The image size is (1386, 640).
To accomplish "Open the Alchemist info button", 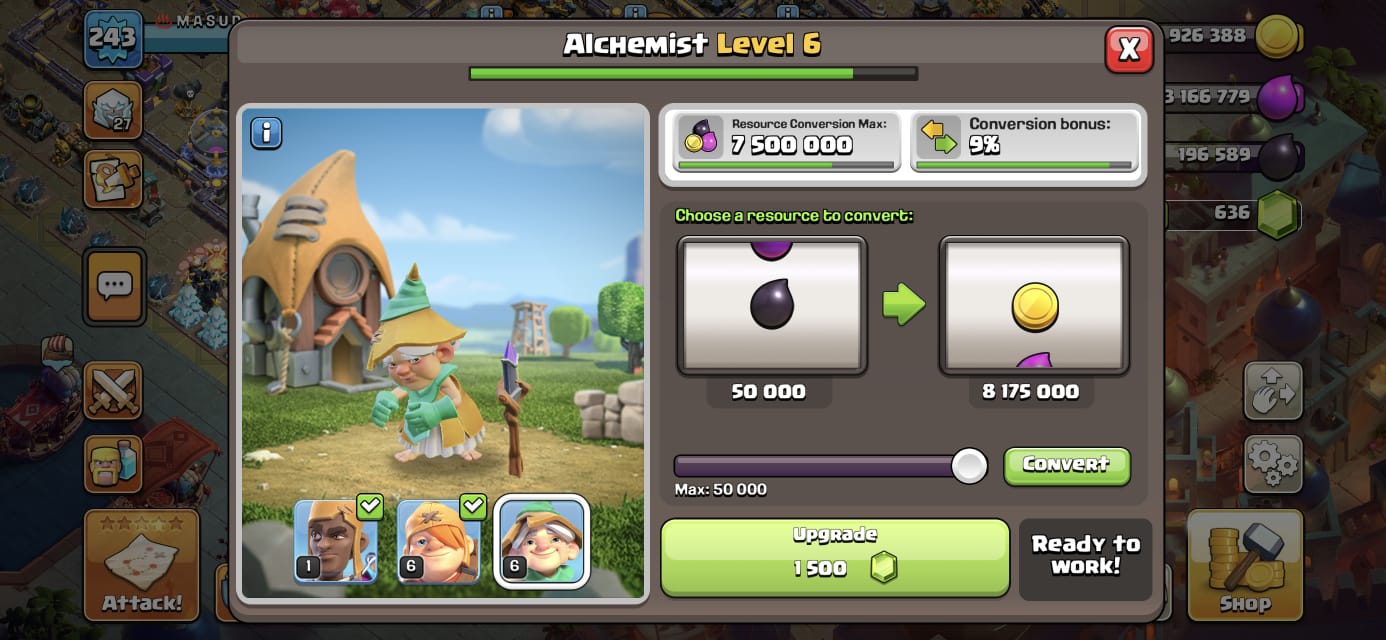I will pos(266,132).
